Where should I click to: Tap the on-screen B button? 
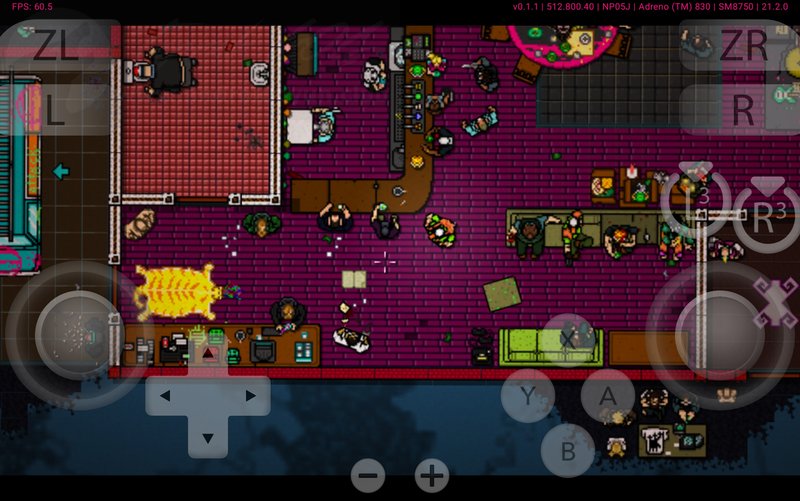568,451
